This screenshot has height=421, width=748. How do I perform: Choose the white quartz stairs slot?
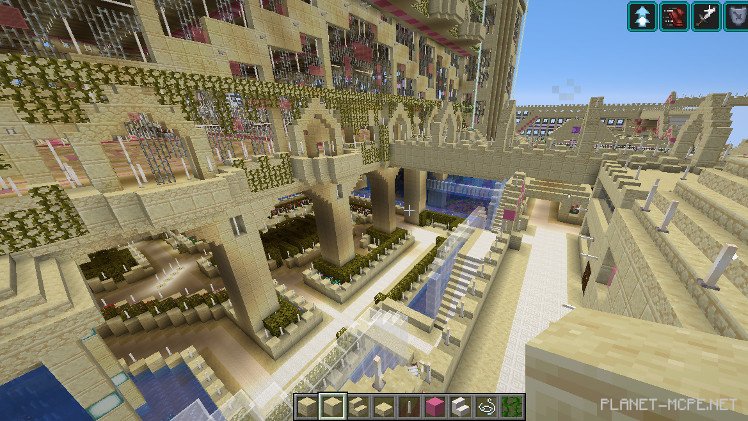pyautogui.click(x=460, y=406)
